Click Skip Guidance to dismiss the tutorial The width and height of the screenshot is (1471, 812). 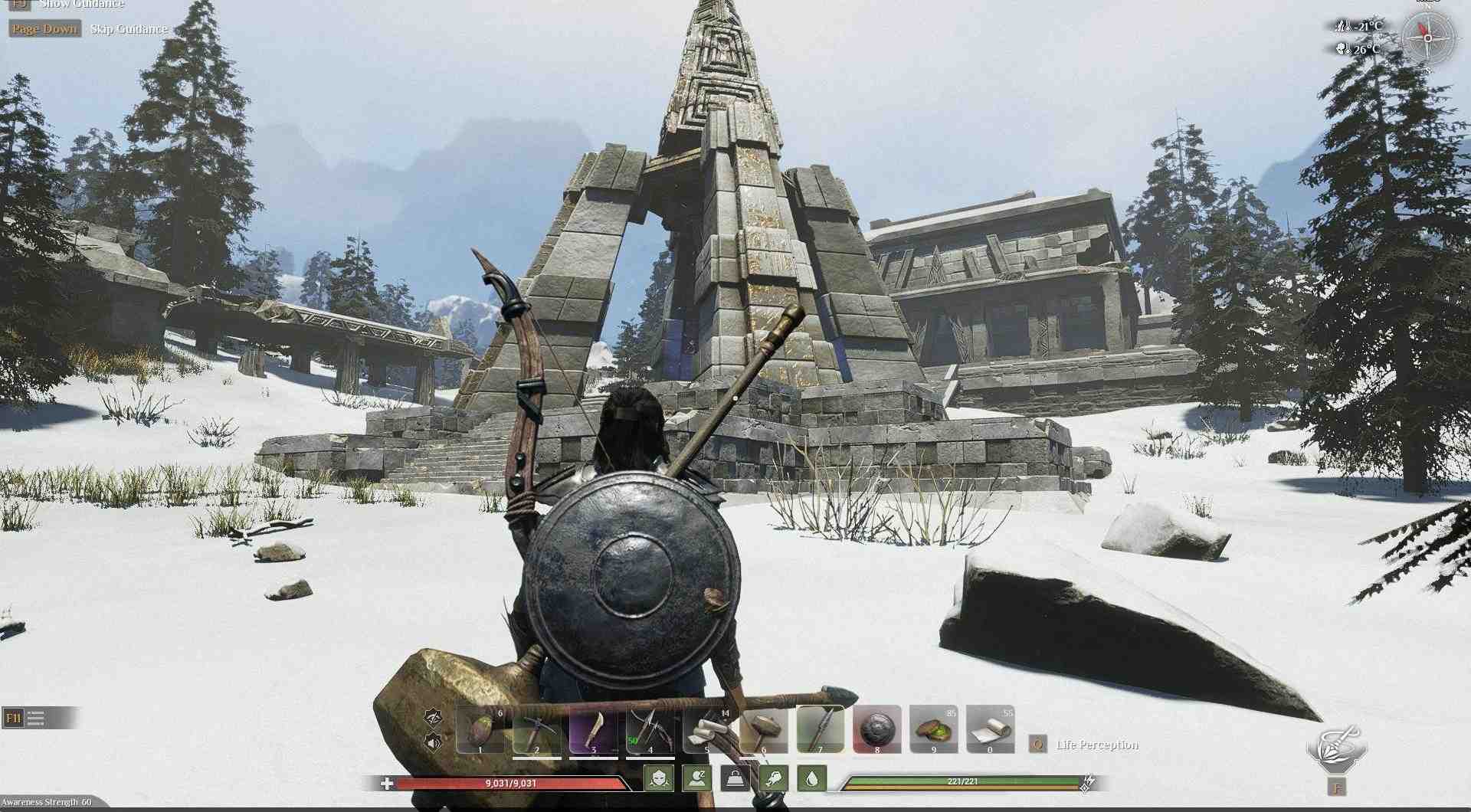pyautogui.click(x=126, y=28)
